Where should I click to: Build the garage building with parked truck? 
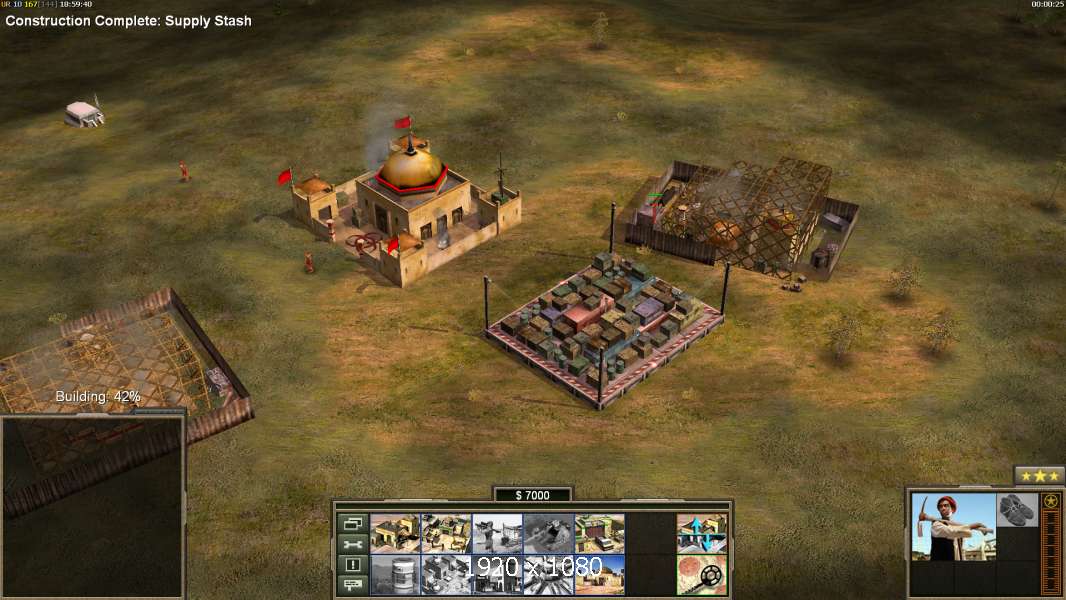pyautogui.click(x=599, y=534)
